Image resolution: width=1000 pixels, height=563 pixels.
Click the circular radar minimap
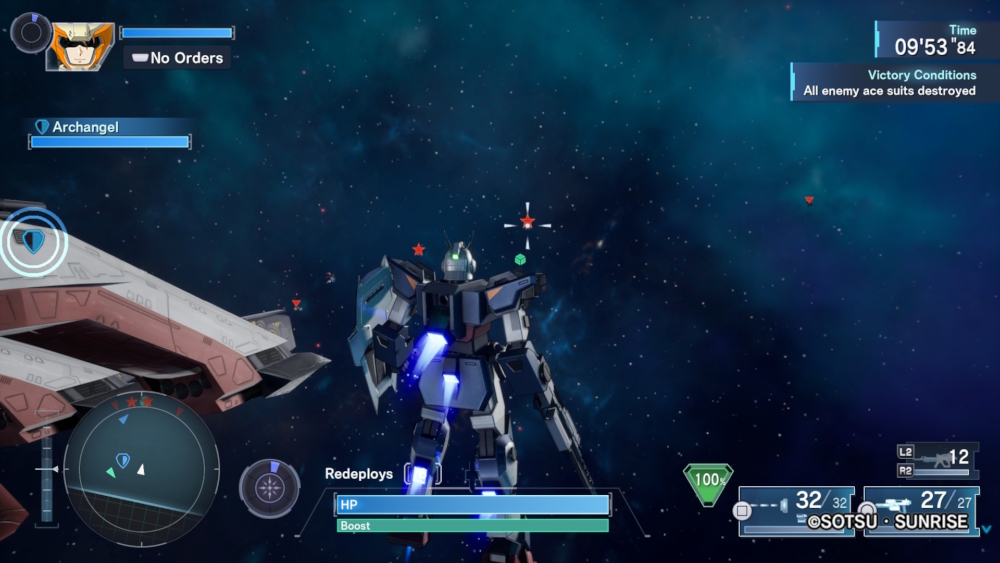pos(140,466)
